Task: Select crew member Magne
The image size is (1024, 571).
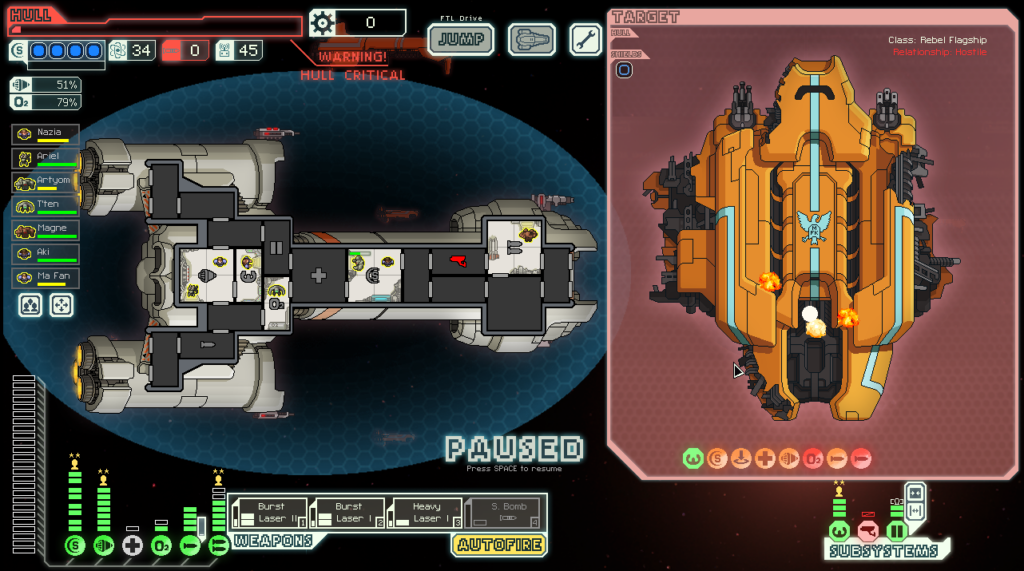Action: [x=45, y=230]
